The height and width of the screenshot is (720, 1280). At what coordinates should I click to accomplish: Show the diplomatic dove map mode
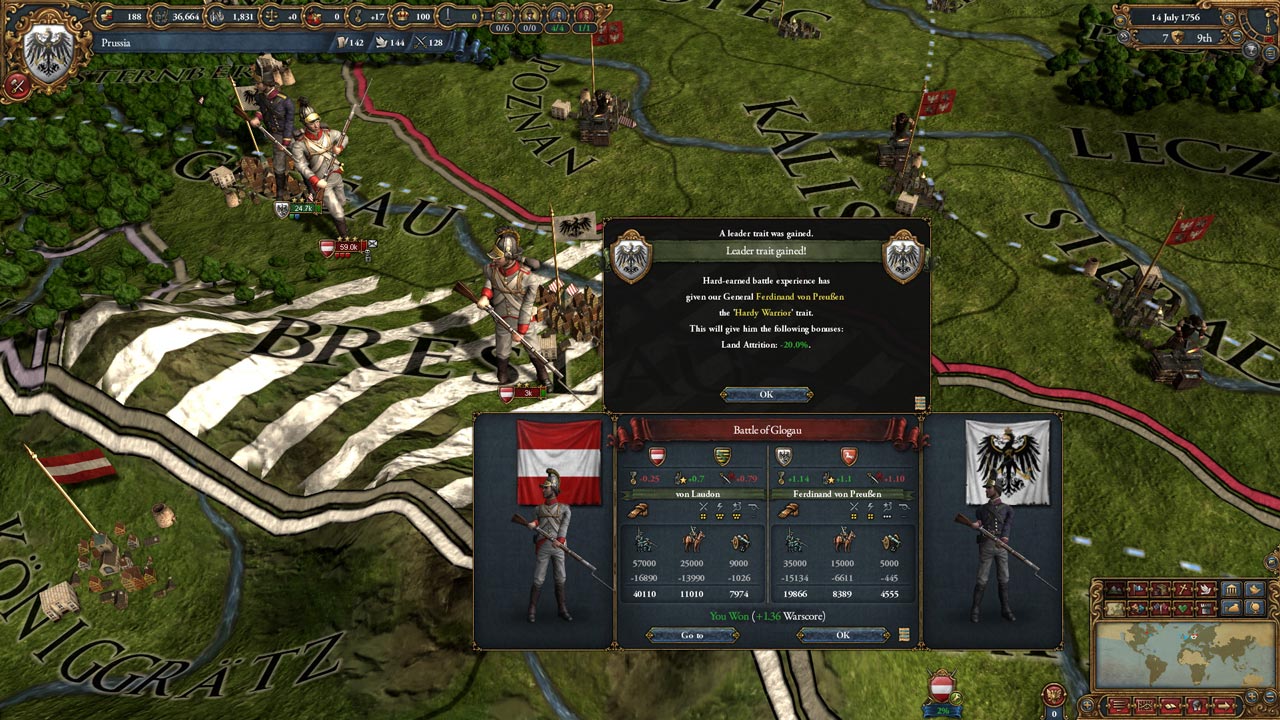pos(1208,590)
